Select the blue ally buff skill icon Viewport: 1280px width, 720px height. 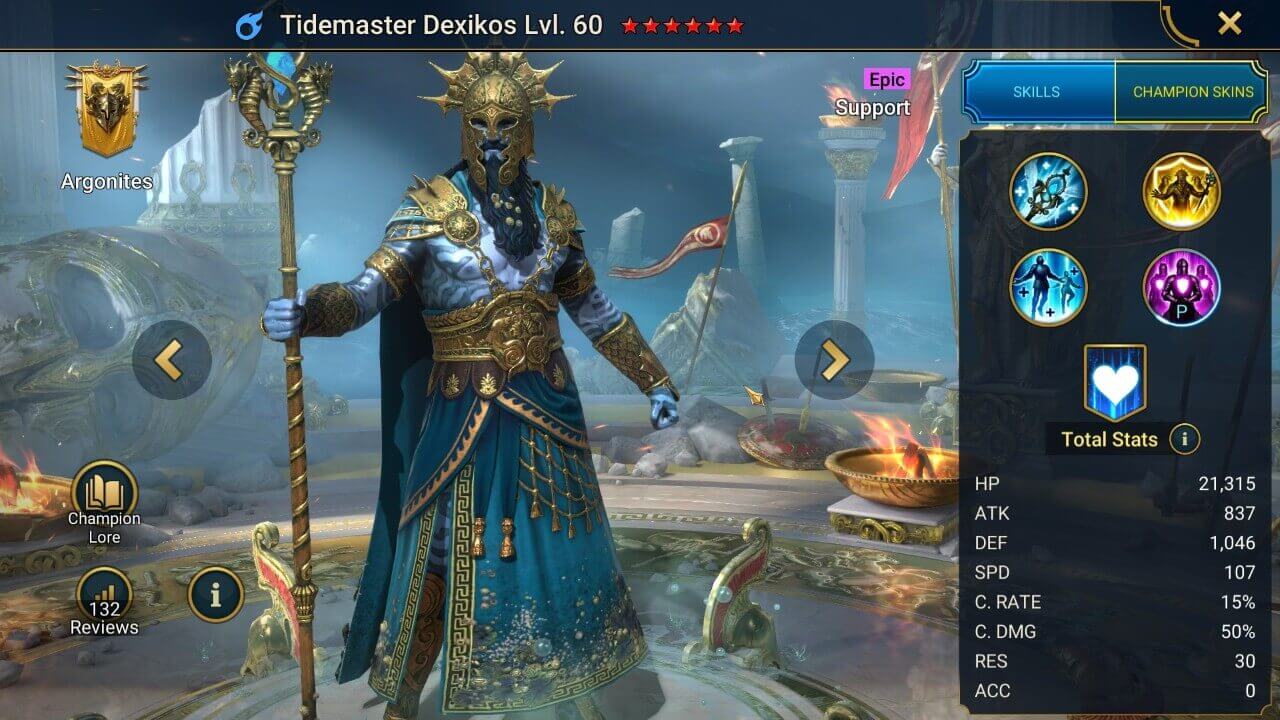(x=1049, y=288)
